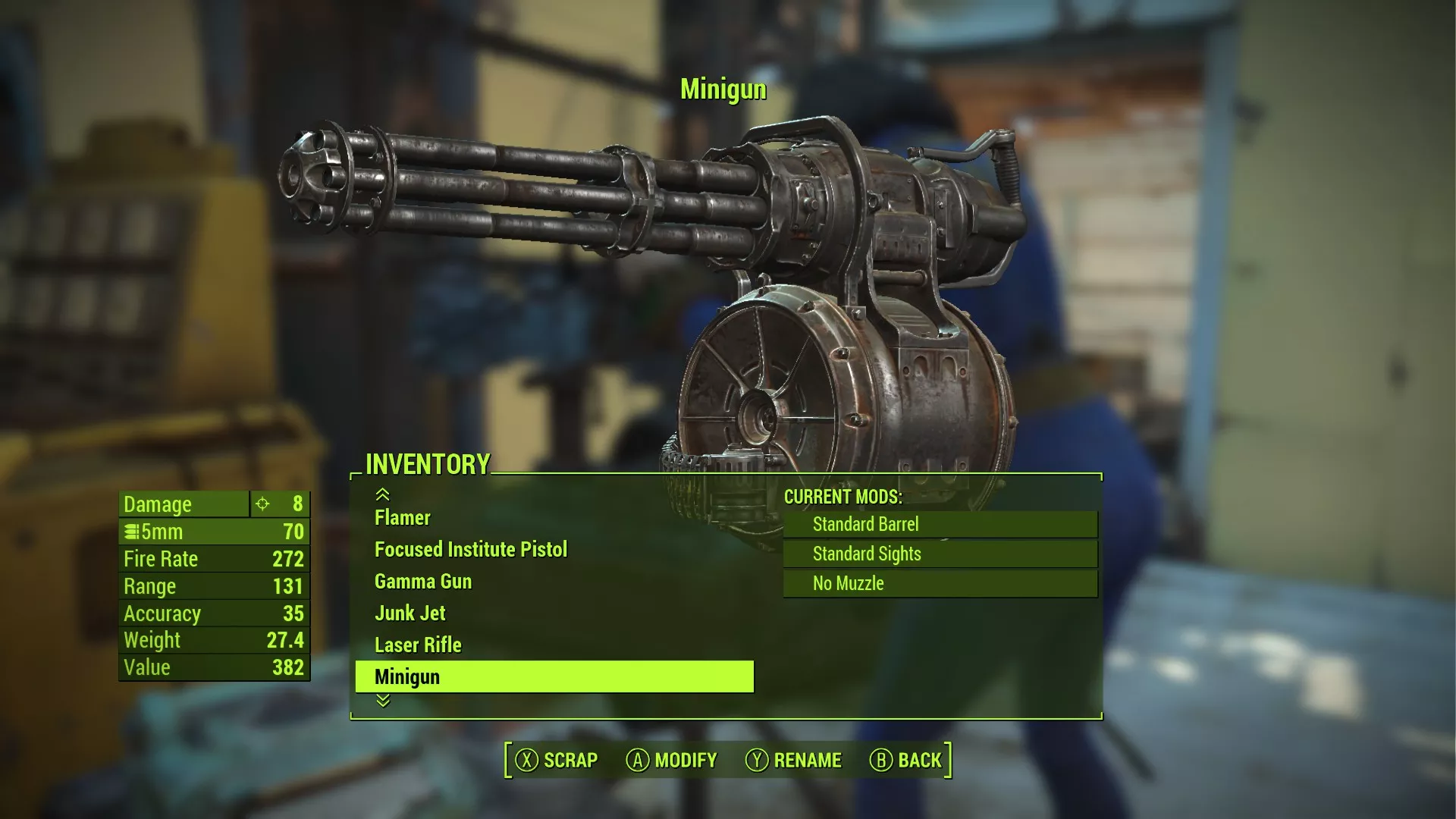This screenshot has width=1456, height=819.
Task: Select the Laser Rifle entry
Action: 418,645
